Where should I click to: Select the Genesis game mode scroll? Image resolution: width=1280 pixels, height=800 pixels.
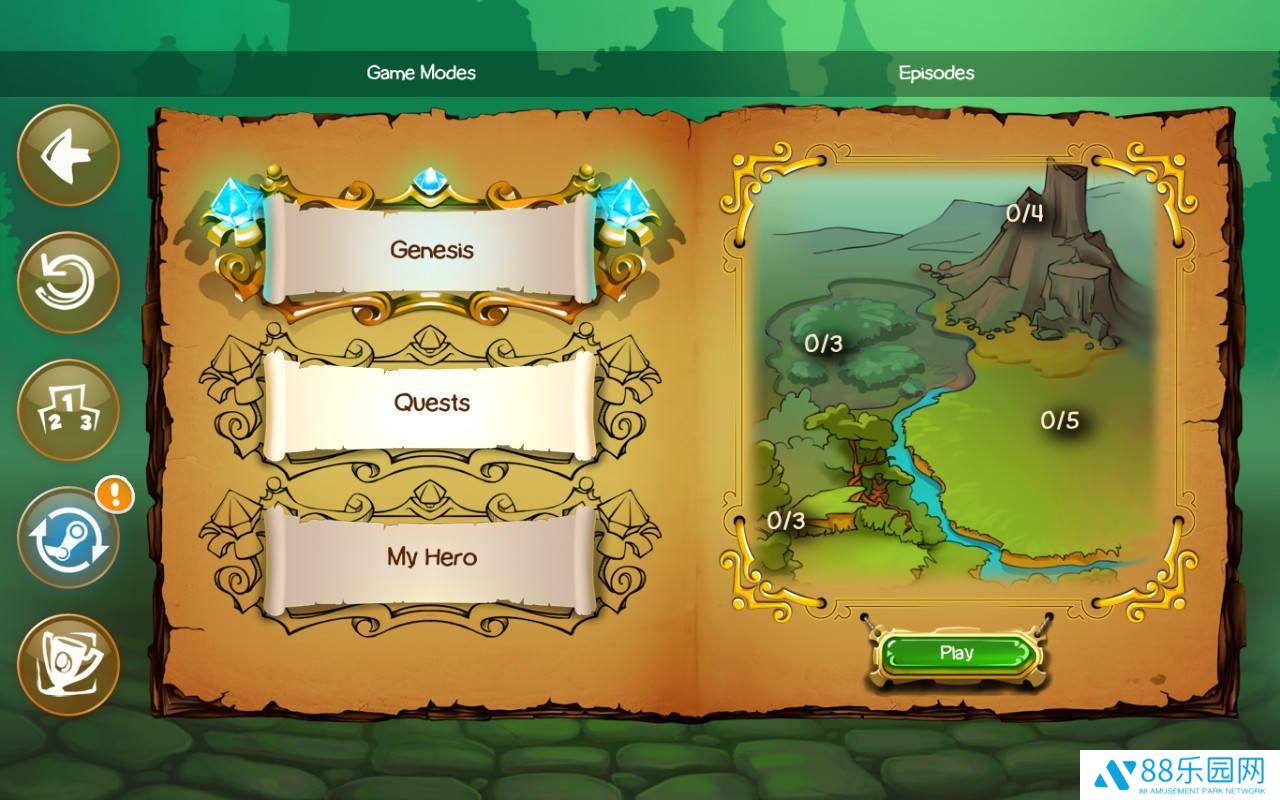click(431, 250)
